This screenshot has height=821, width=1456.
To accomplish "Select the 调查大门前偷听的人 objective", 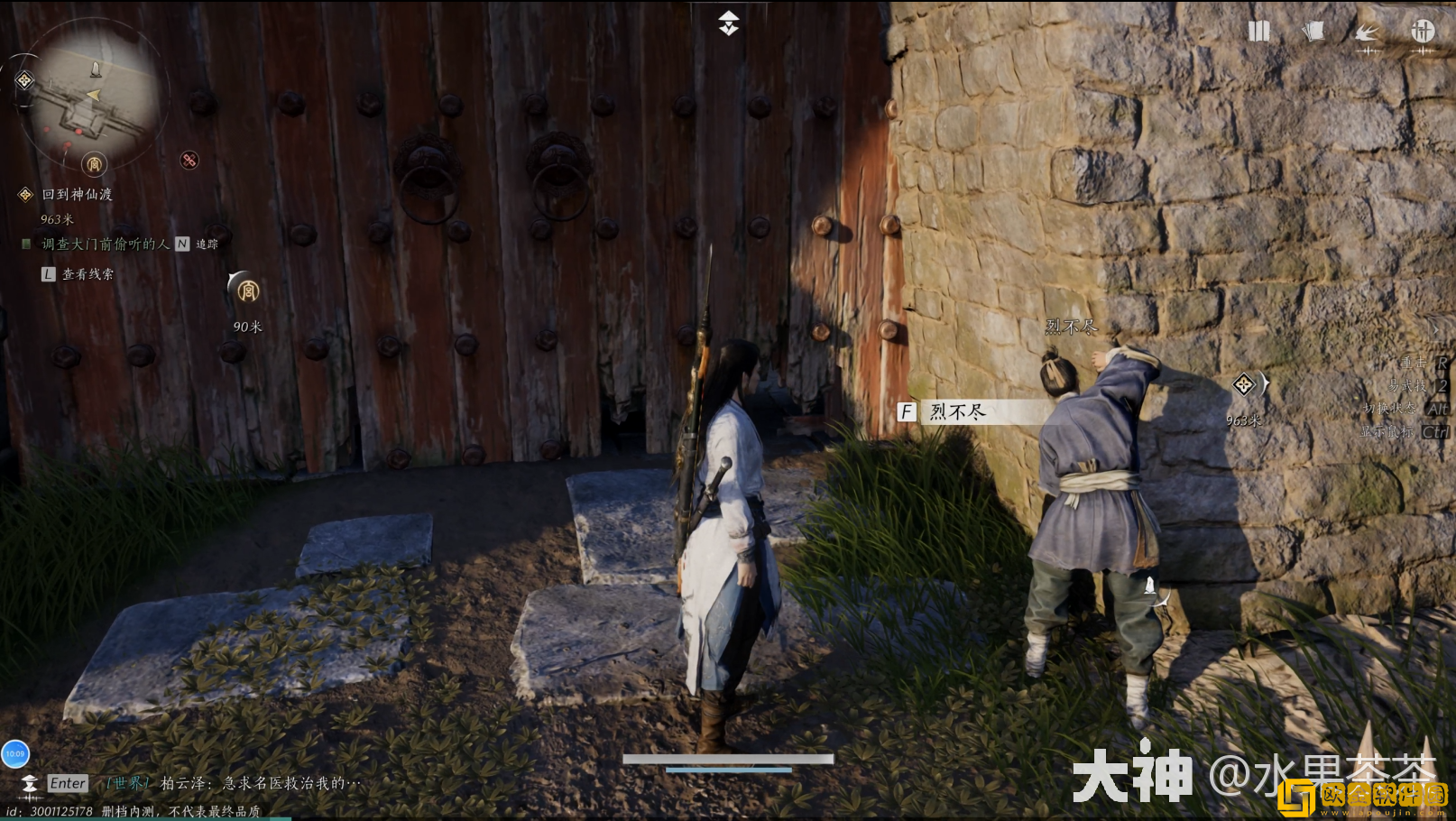I will [x=105, y=244].
